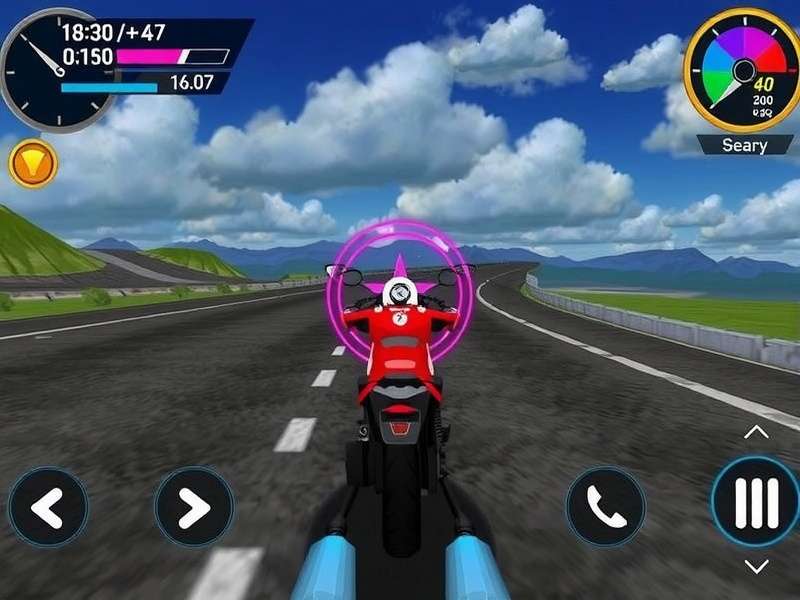Select the Seary label under the gauge
This screenshot has width=800, height=600.
pos(745,146)
